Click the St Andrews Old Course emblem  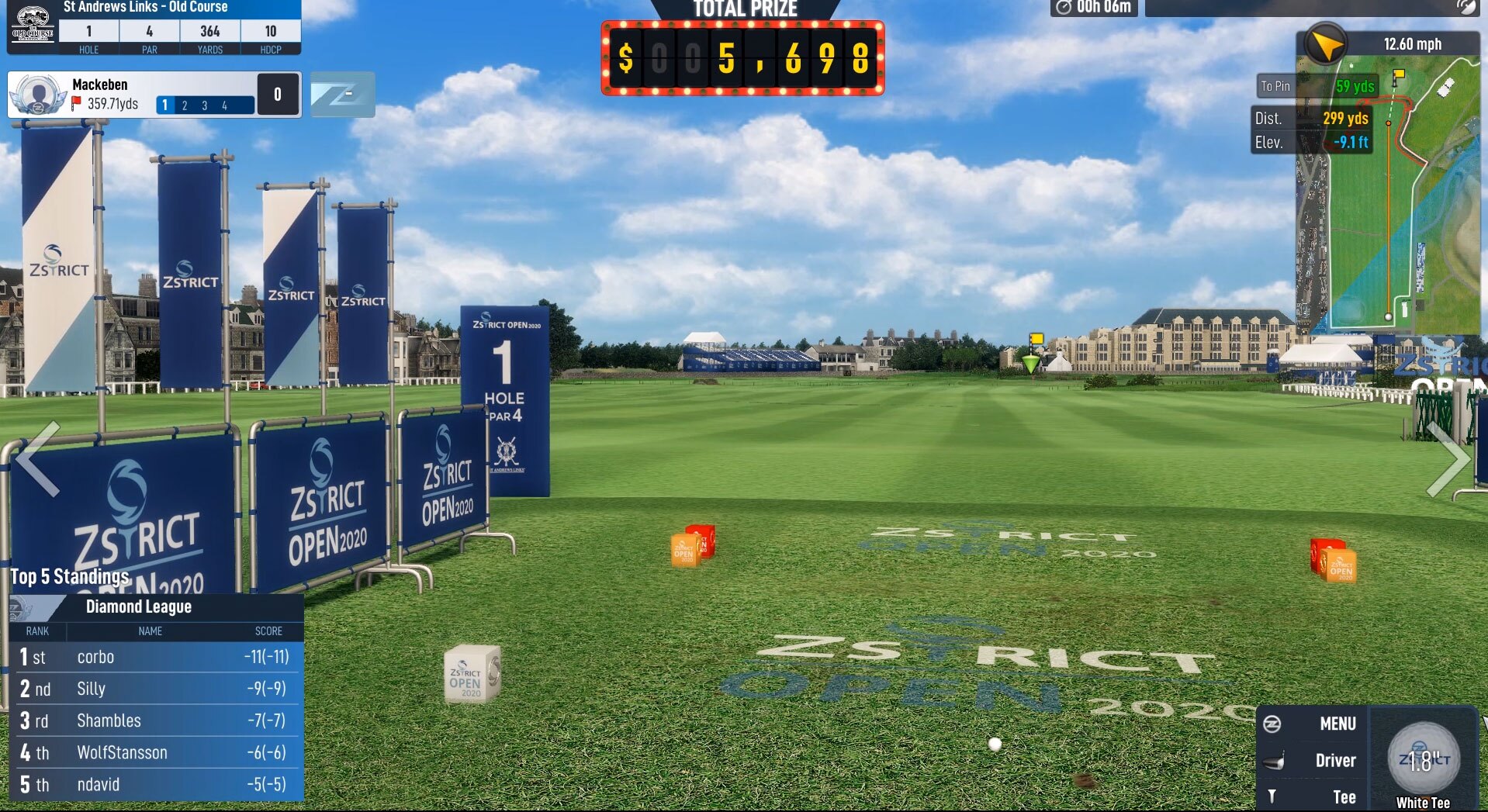pos(33,27)
